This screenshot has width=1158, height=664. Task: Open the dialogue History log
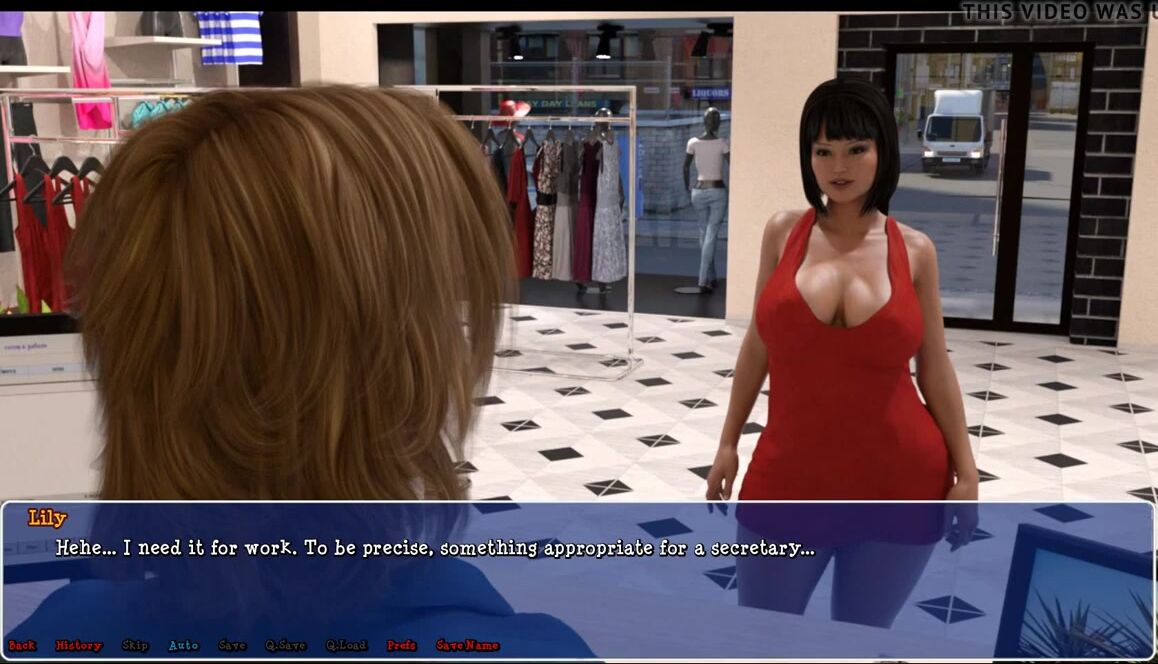tap(79, 646)
